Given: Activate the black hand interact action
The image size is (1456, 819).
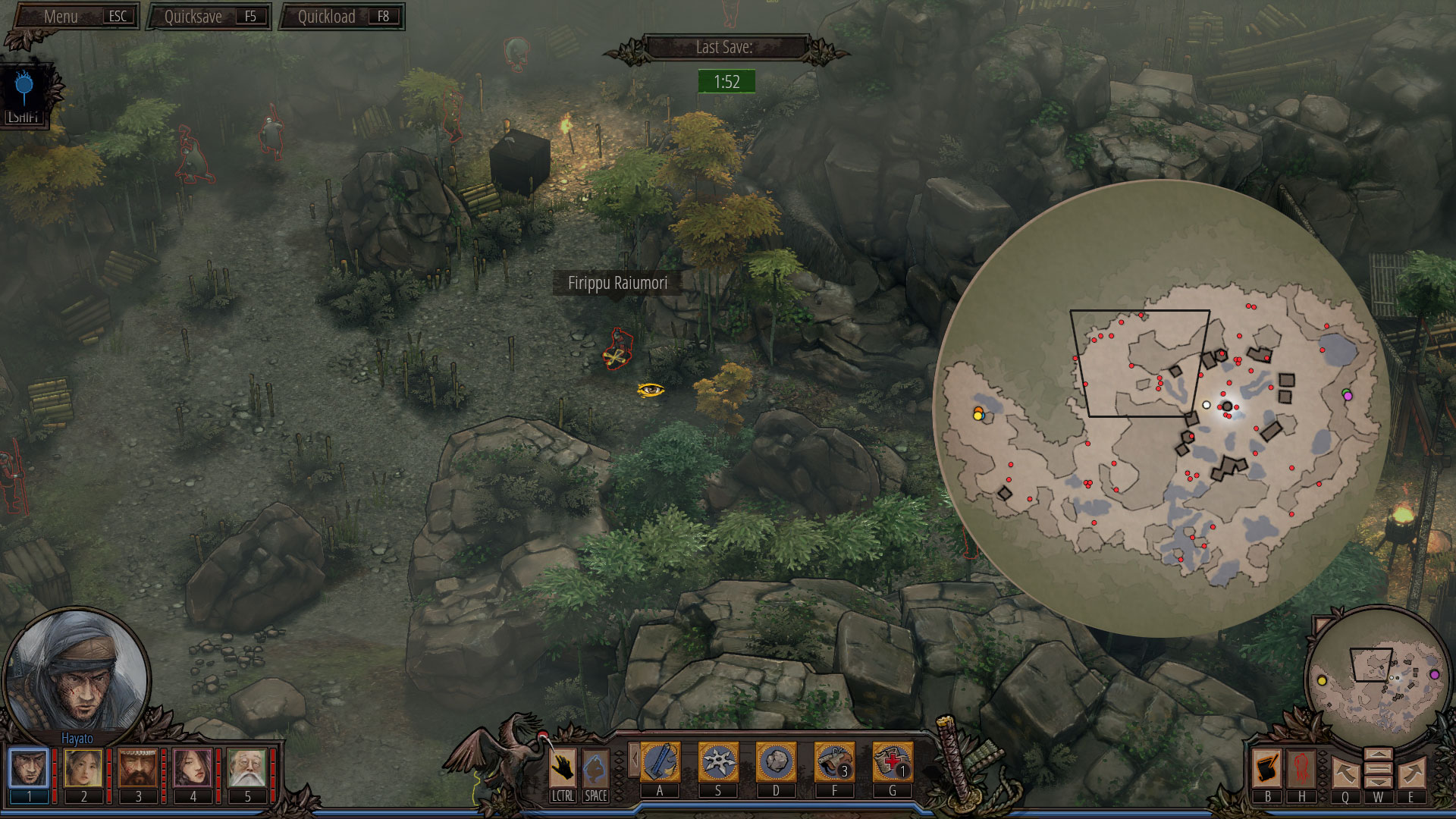Looking at the screenshot, I should [x=563, y=768].
